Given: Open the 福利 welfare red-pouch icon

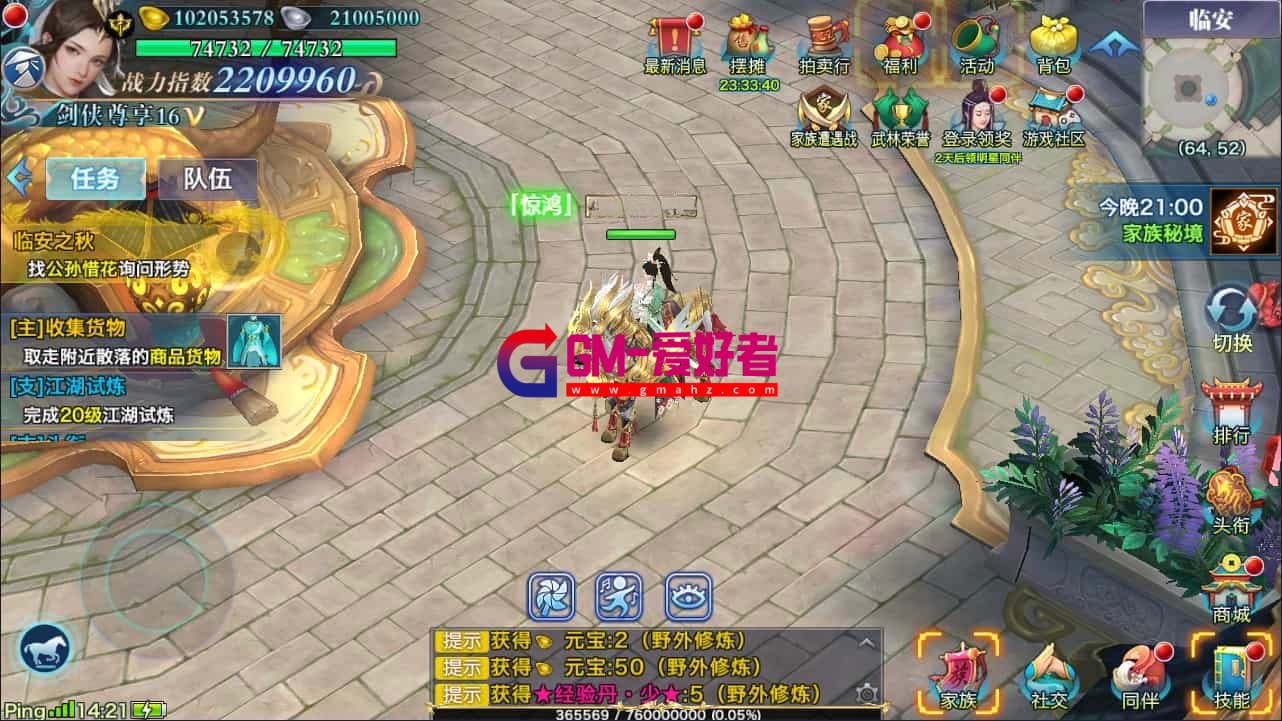Looking at the screenshot, I should coord(900,42).
